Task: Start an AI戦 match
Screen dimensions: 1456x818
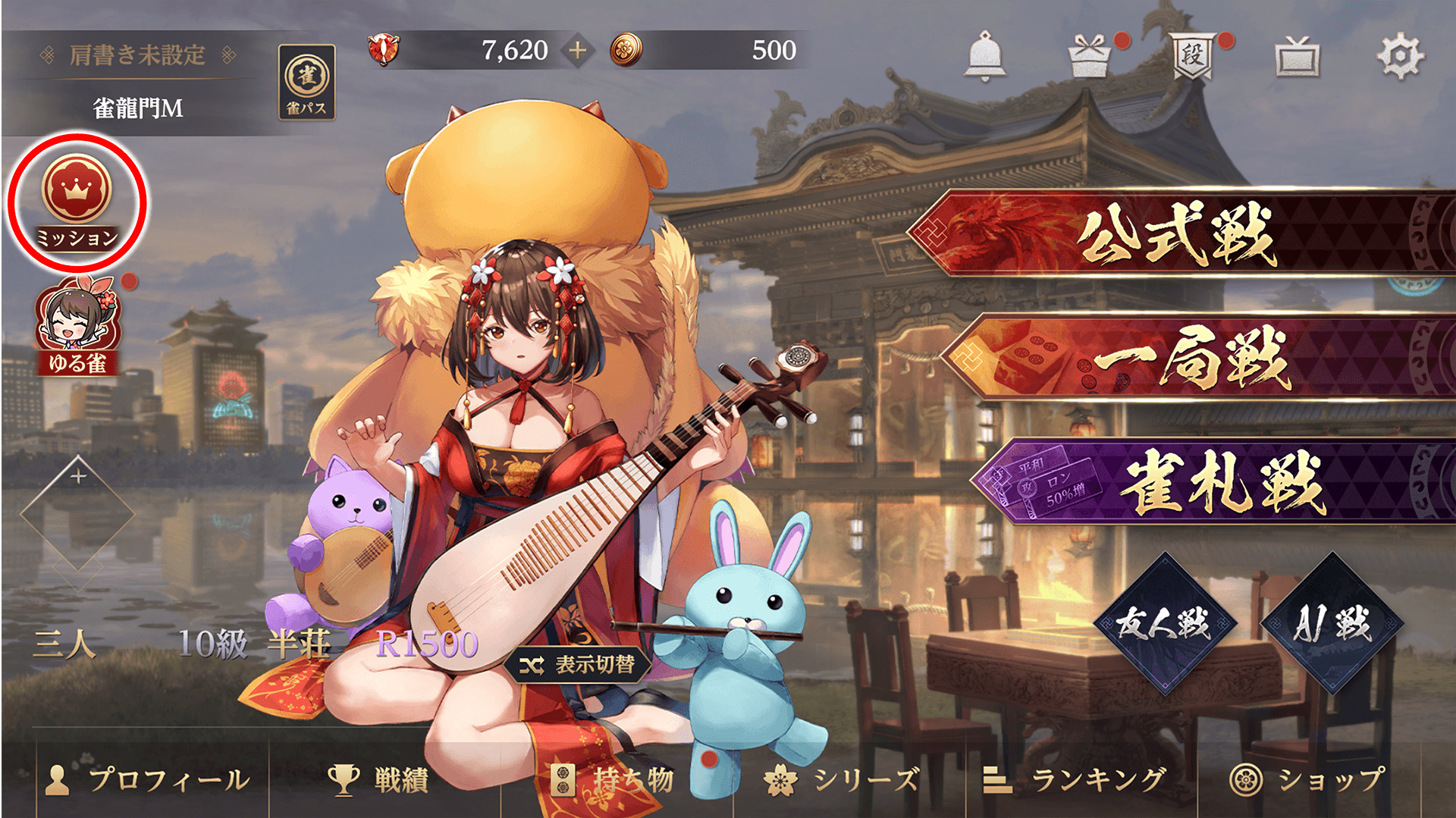Action: click(x=1332, y=624)
